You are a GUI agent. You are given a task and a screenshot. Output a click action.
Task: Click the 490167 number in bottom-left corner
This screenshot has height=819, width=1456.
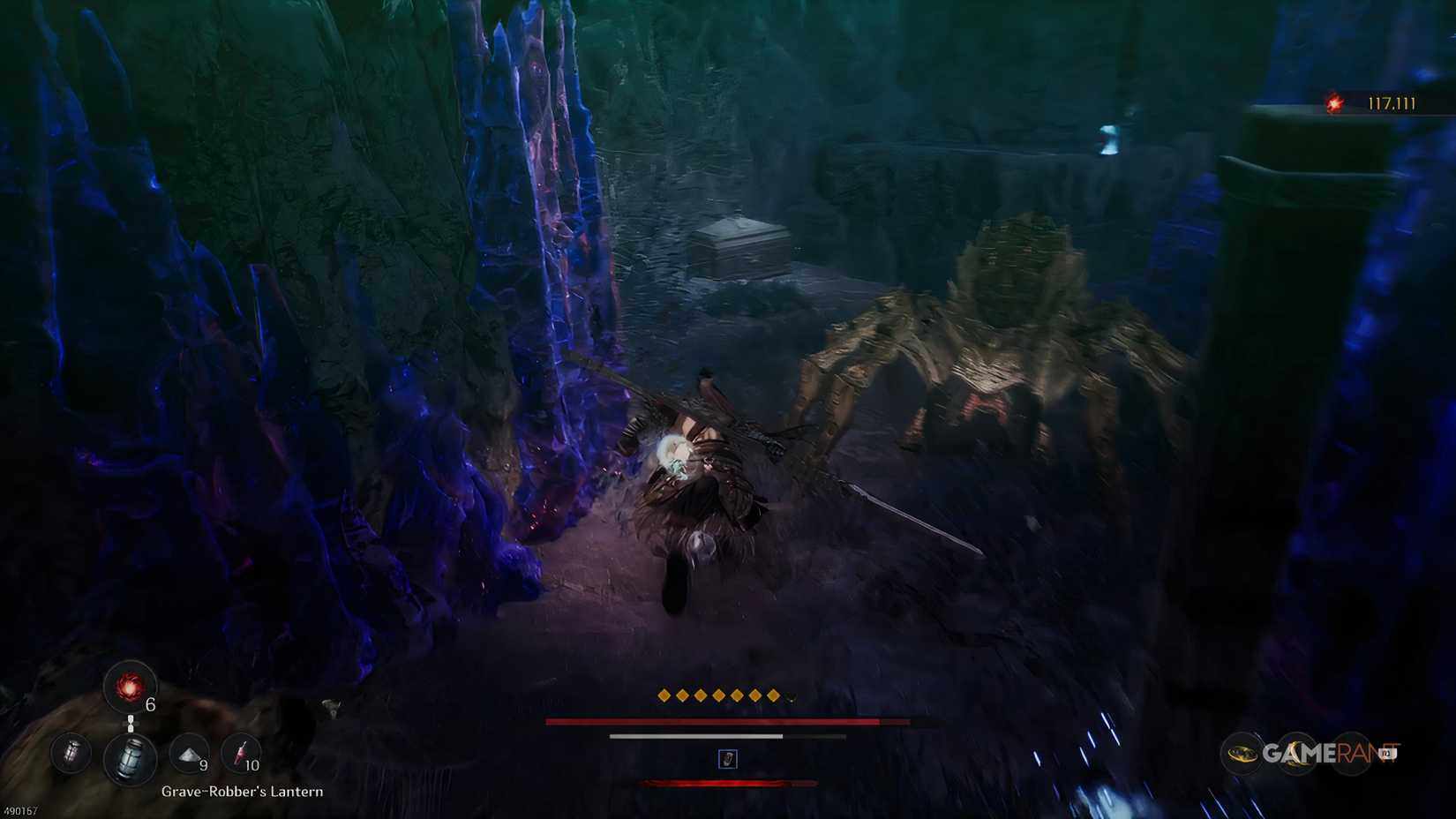point(19,810)
